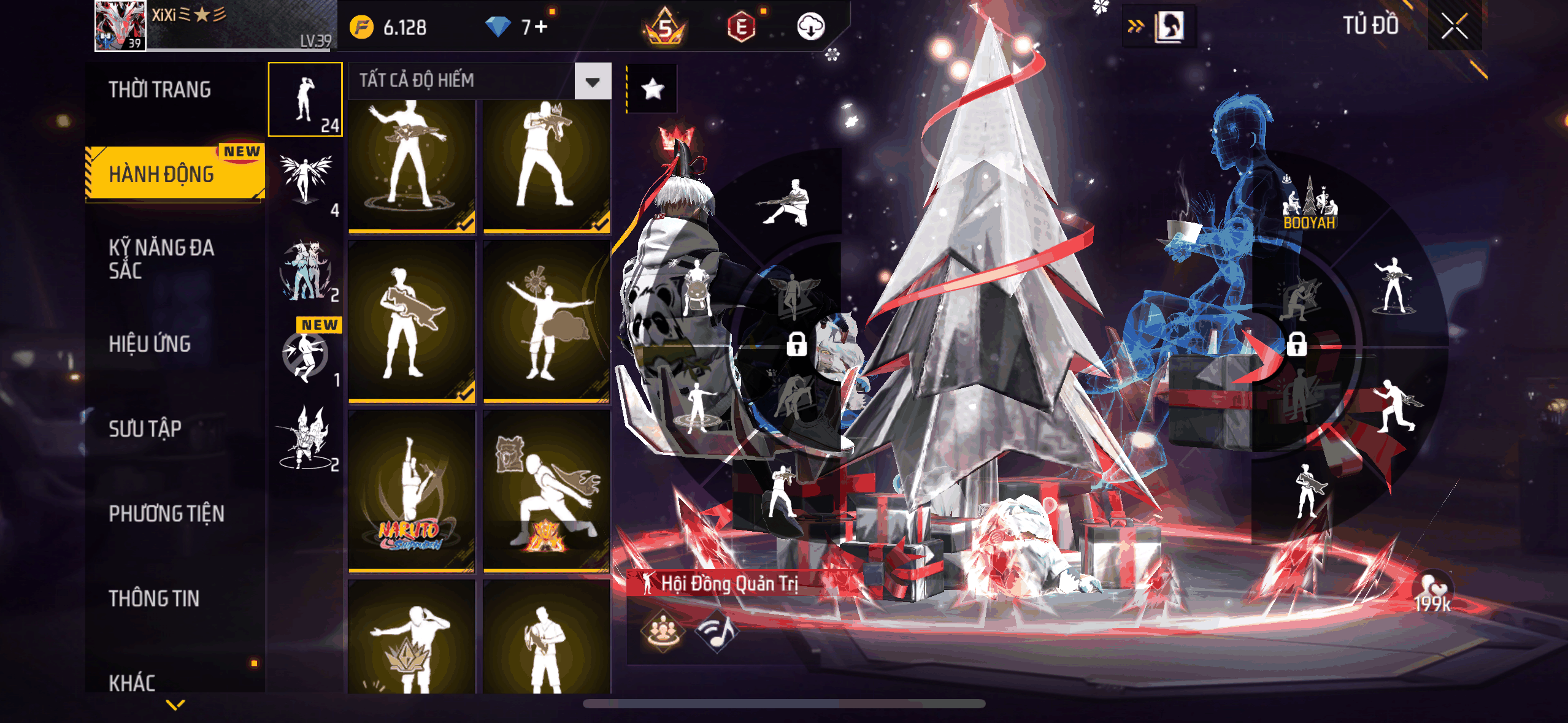Add diamonds with the plus button

pyautogui.click(x=540, y=26)
